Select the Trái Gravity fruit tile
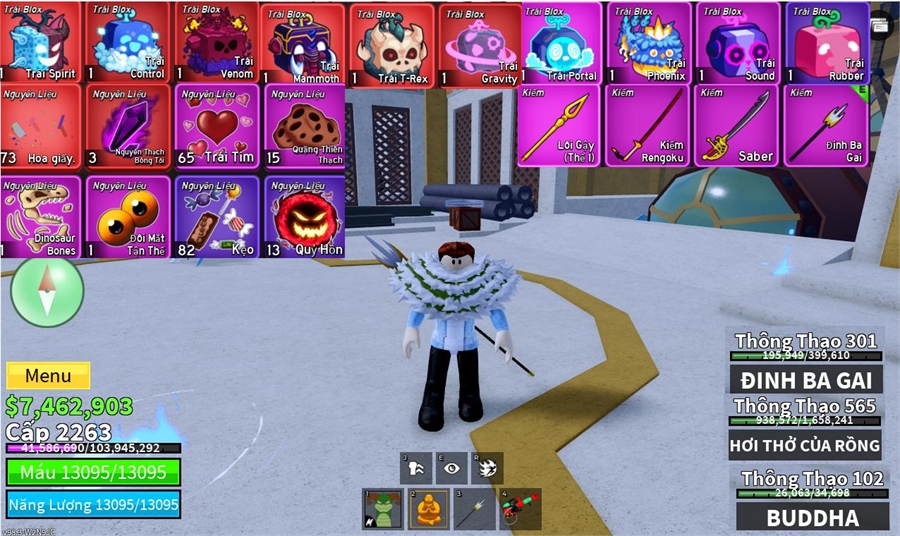Screen dimensions: 900x536 coord(481,46)
